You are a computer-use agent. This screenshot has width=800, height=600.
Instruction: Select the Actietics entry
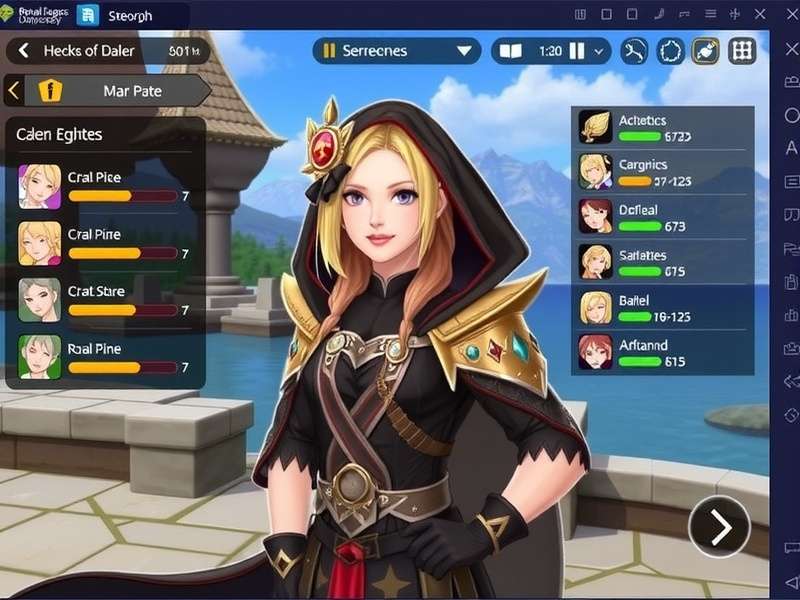tap(662, 128)
